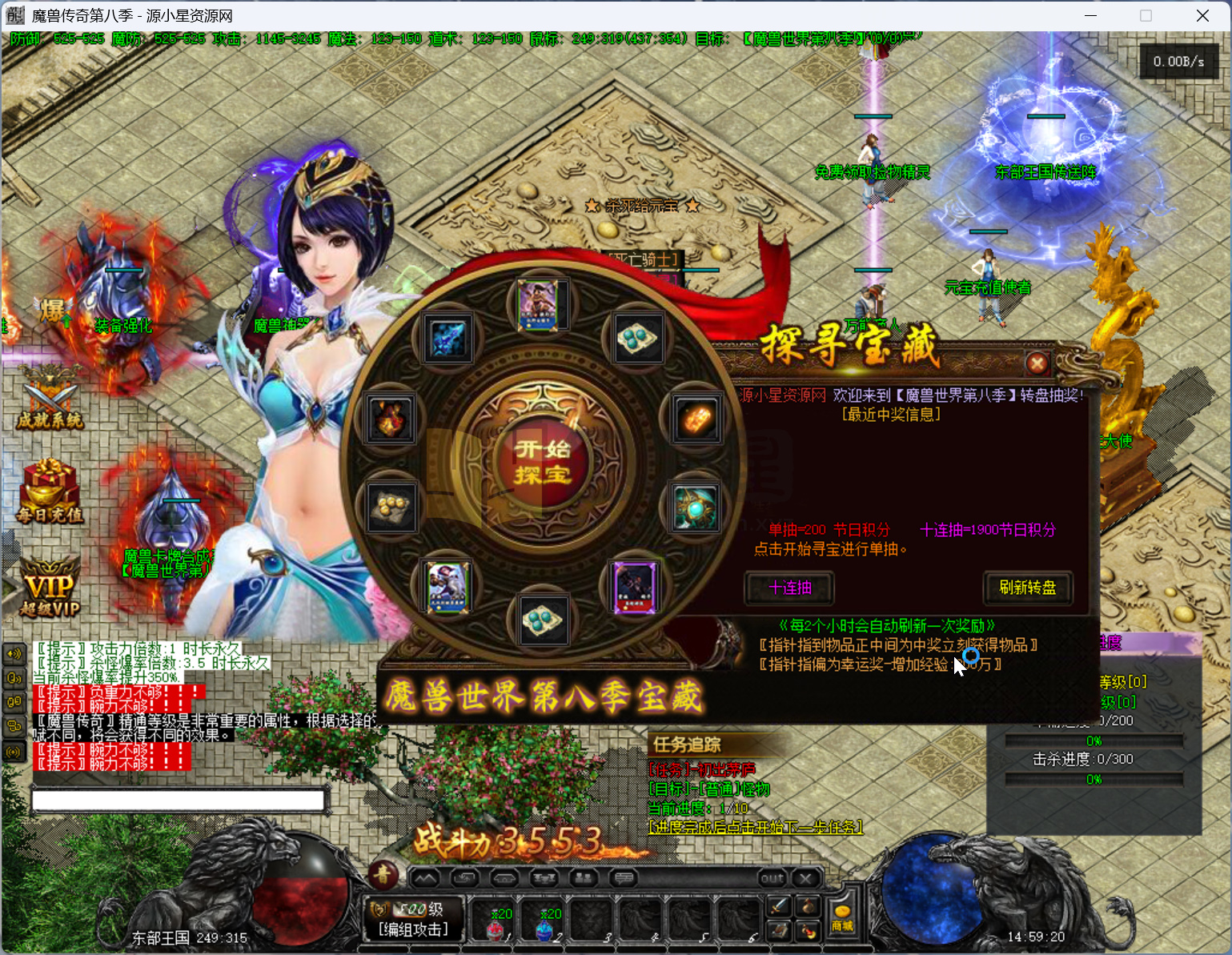Click the chat input field at bottom left

[176, 800]
